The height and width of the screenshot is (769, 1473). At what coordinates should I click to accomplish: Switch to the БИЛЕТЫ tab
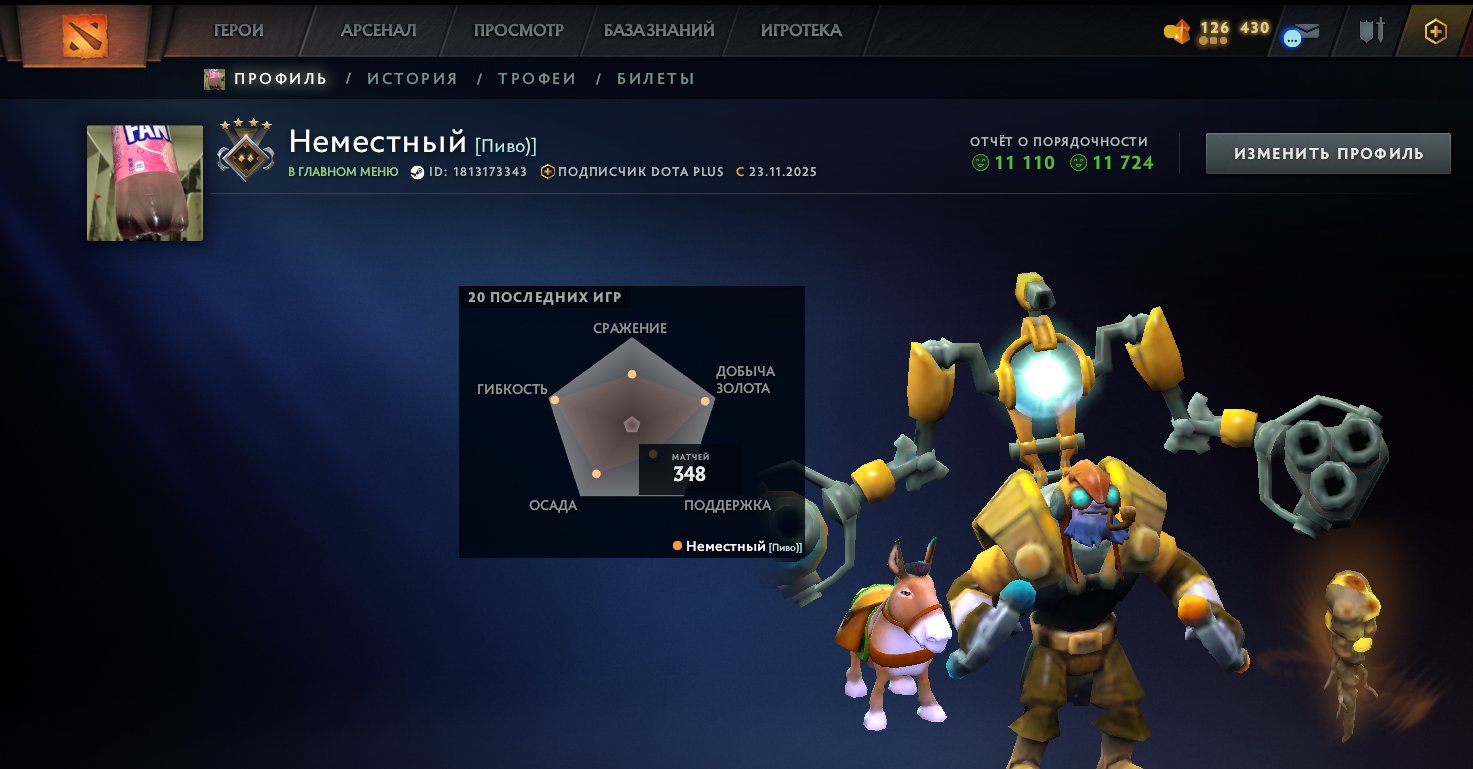point(656,78)
